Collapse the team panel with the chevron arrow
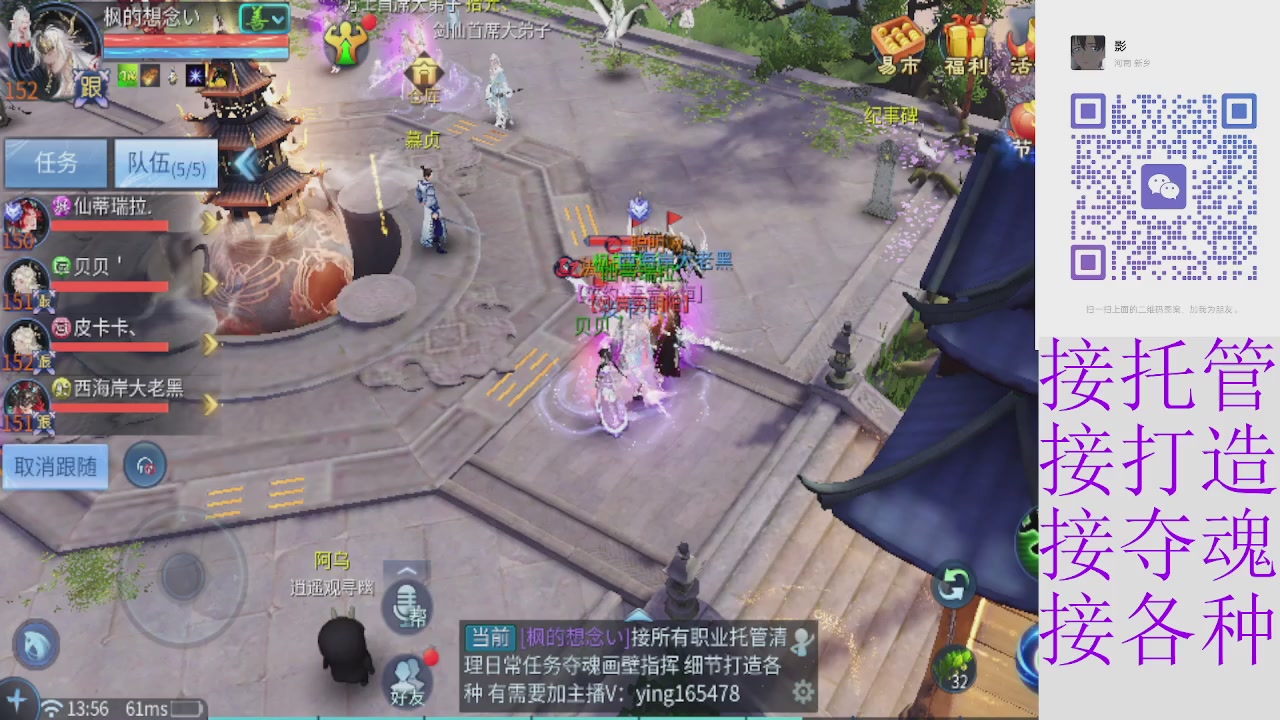Image resolution: width=1280 pixels, height=720 pixels. [x=244, y=166]
